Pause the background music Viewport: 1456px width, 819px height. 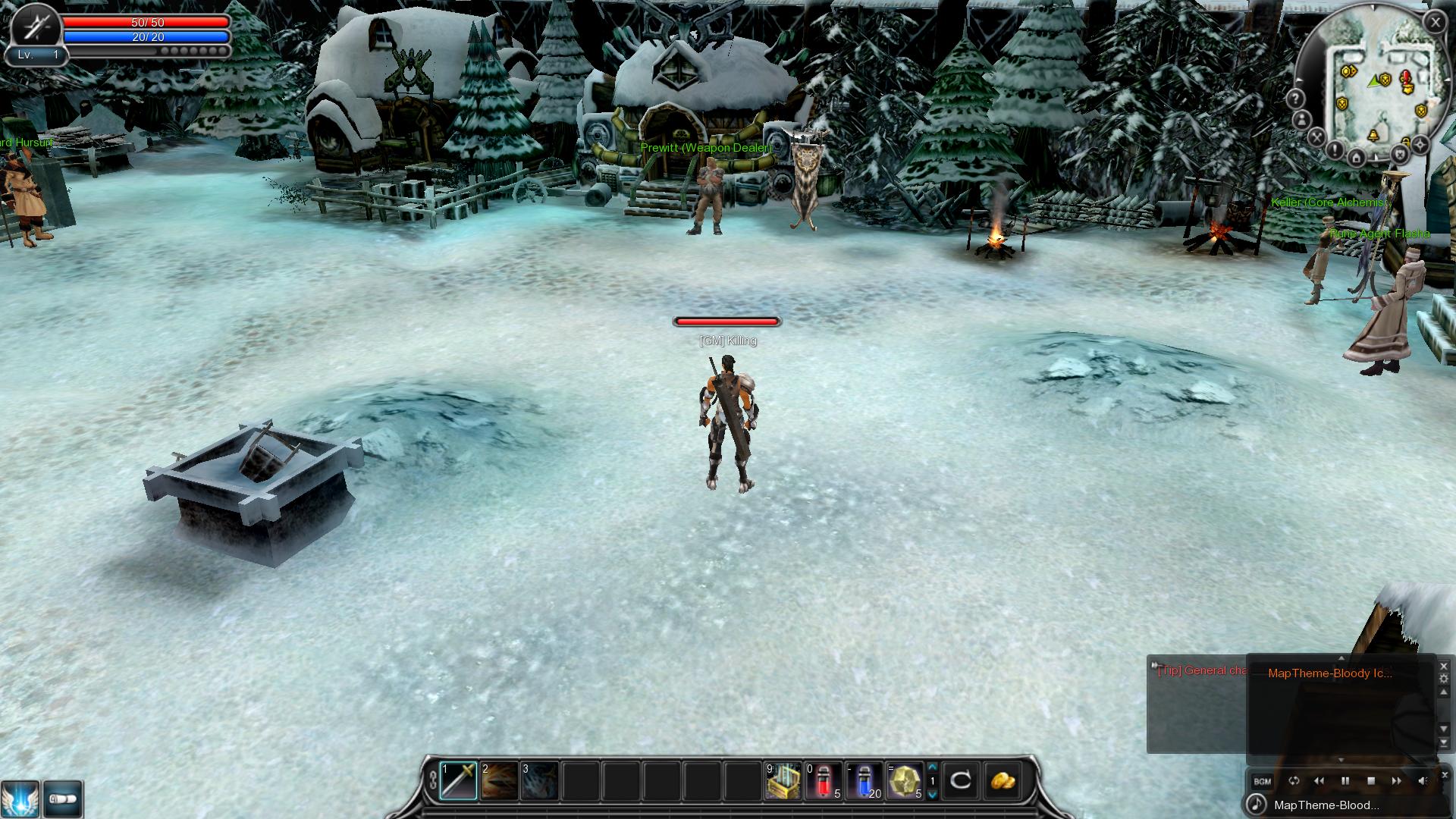point(1345,781)
